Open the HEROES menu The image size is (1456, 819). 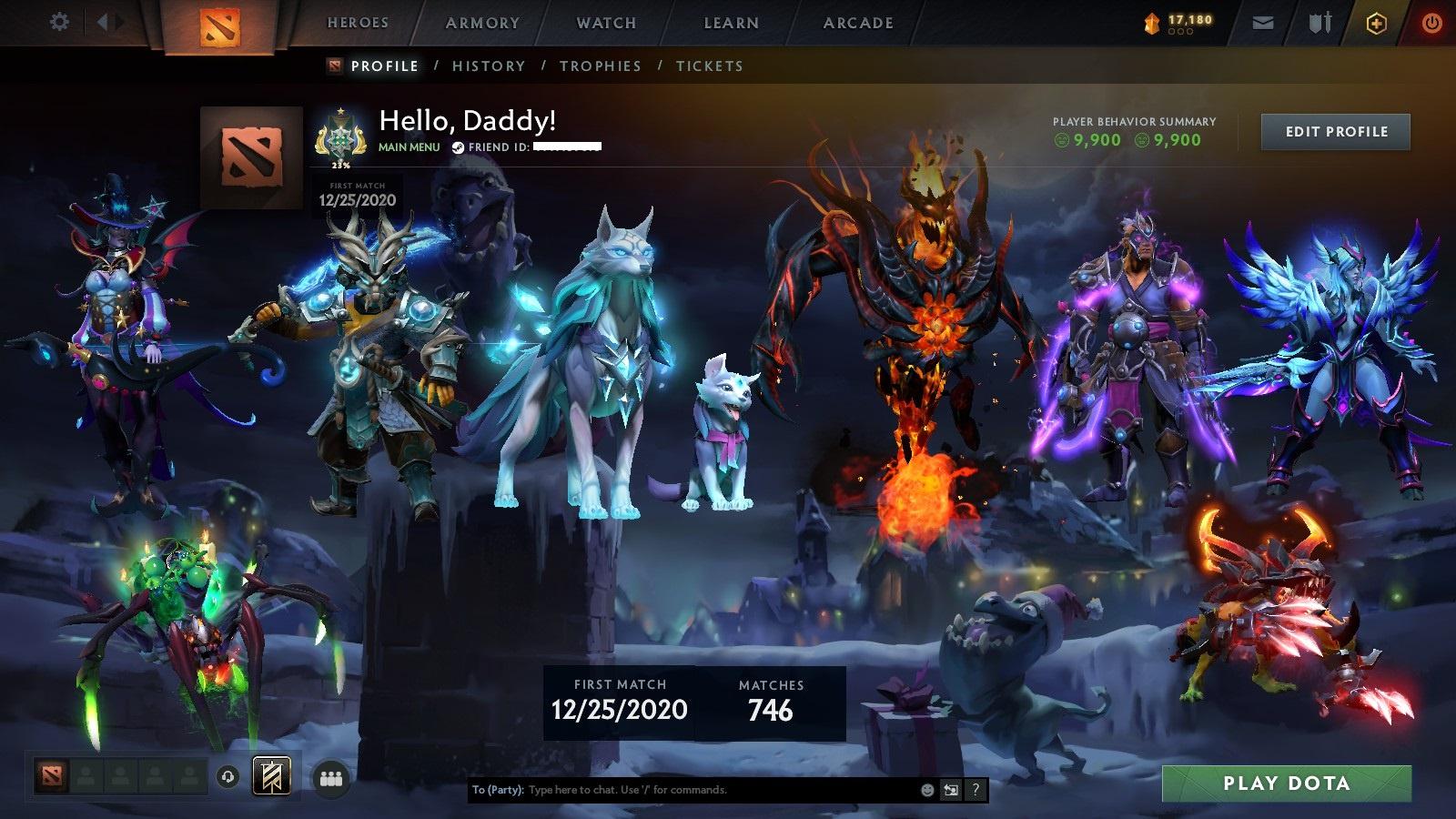(x=359, y=23)
